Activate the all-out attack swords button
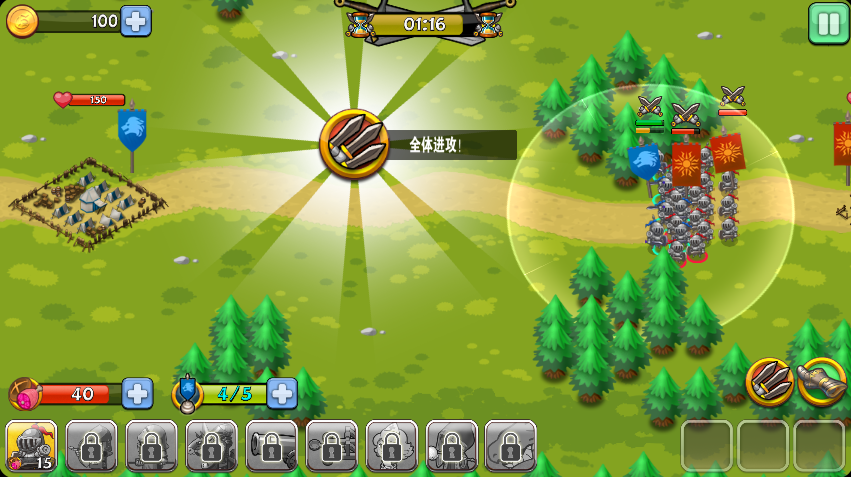This screenshot has height=477, width=851. coord(769,382)
